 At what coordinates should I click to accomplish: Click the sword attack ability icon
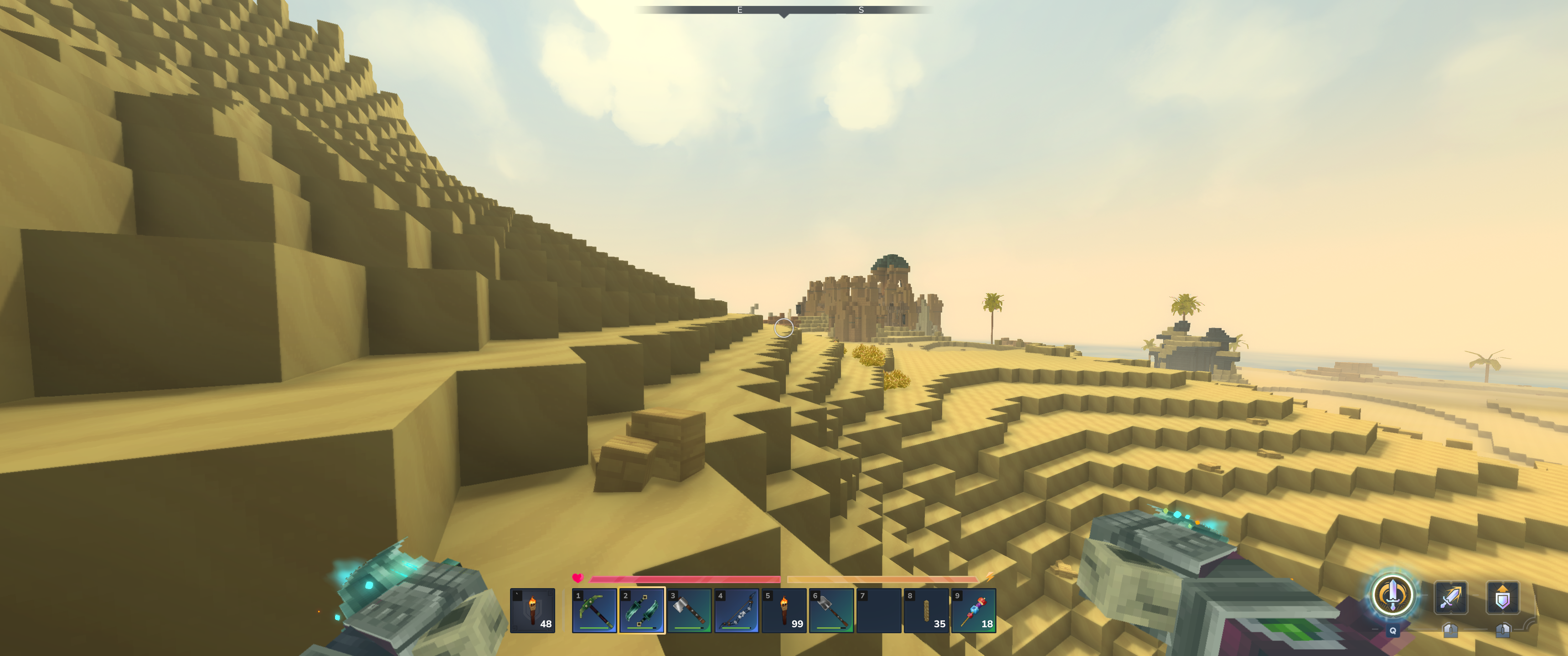pos(1450,598)
